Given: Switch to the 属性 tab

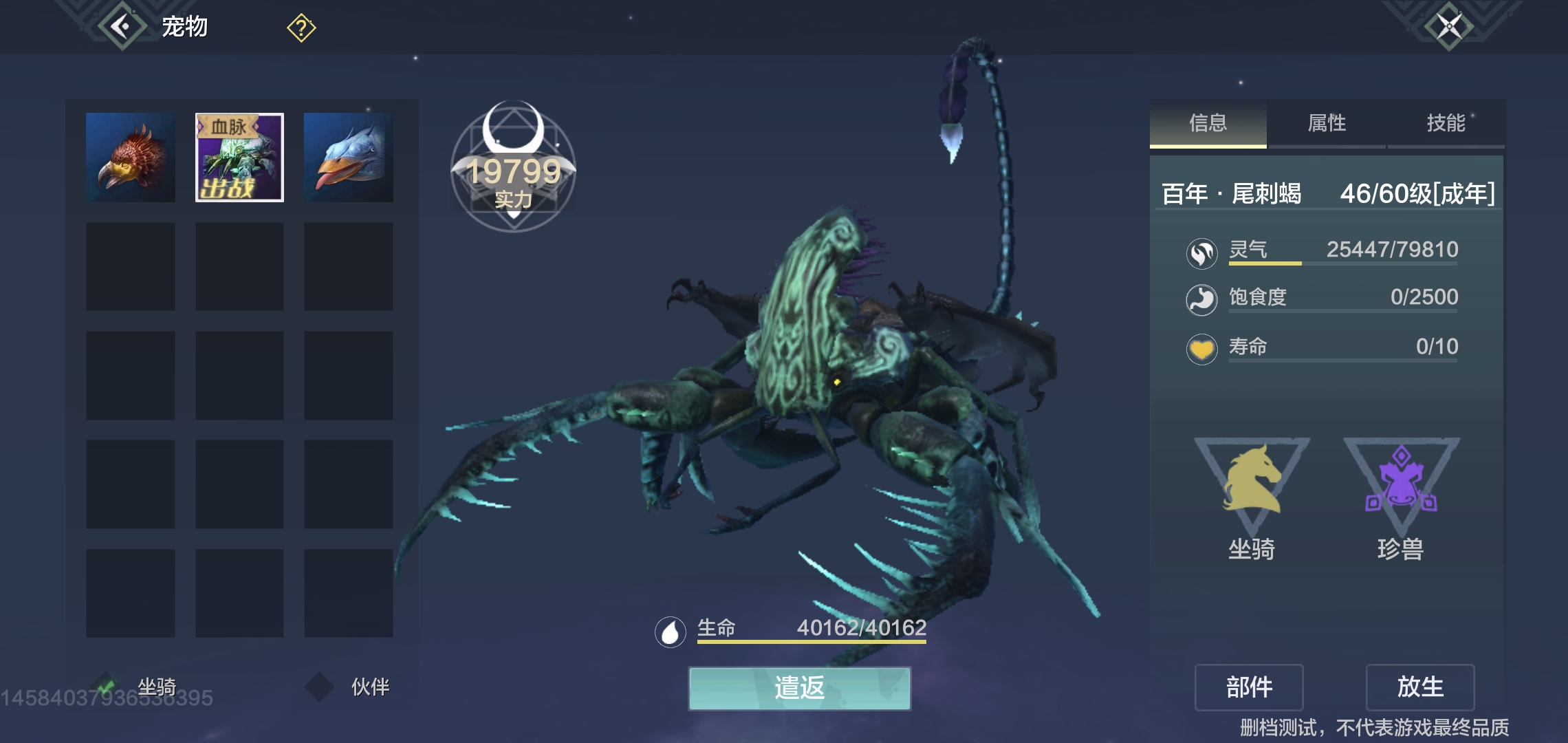Looking at the screenshot, I should (1327, 124).
